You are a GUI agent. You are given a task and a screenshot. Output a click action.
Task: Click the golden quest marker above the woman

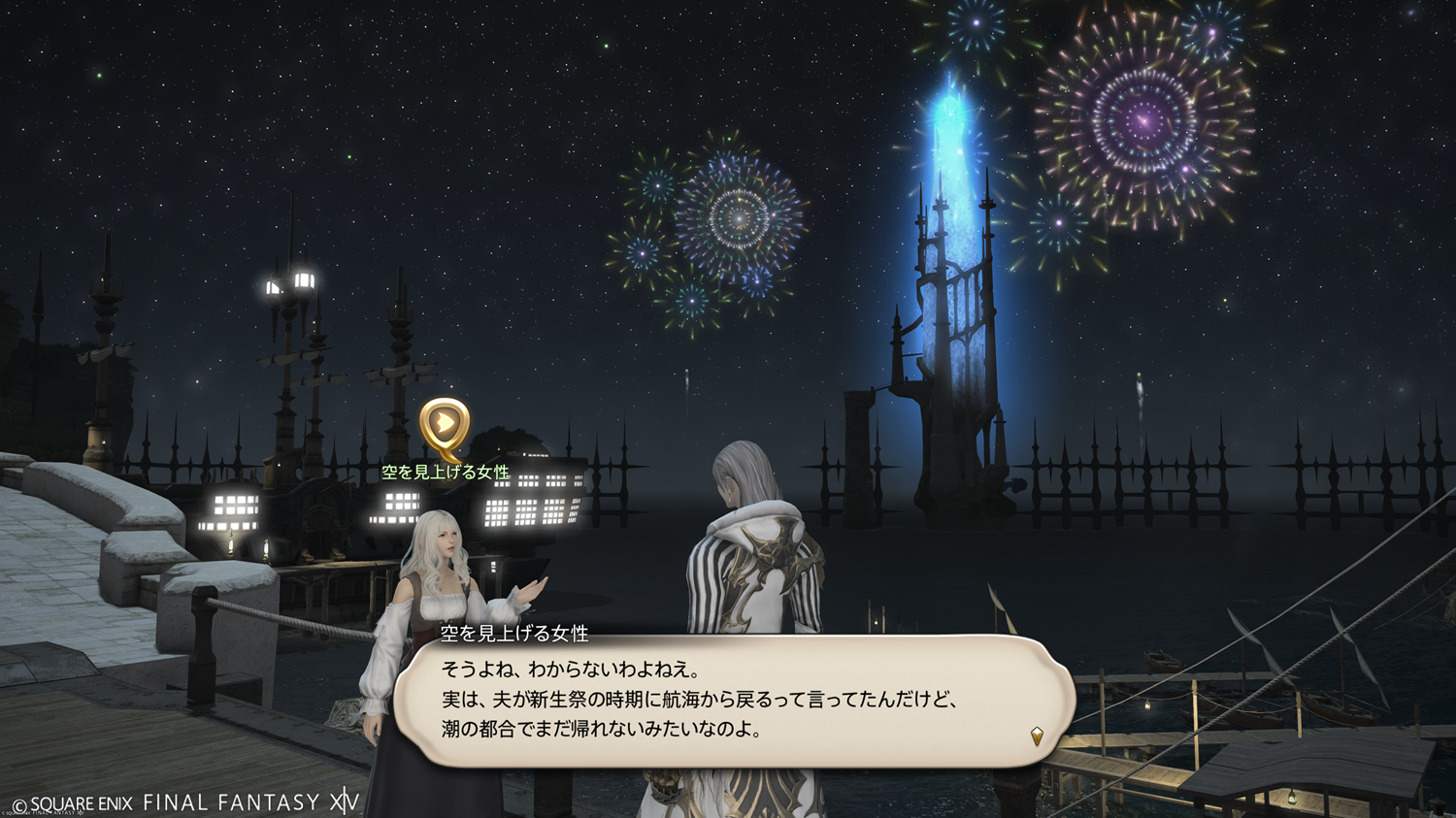pyautogui.click(x=445, y=425)
